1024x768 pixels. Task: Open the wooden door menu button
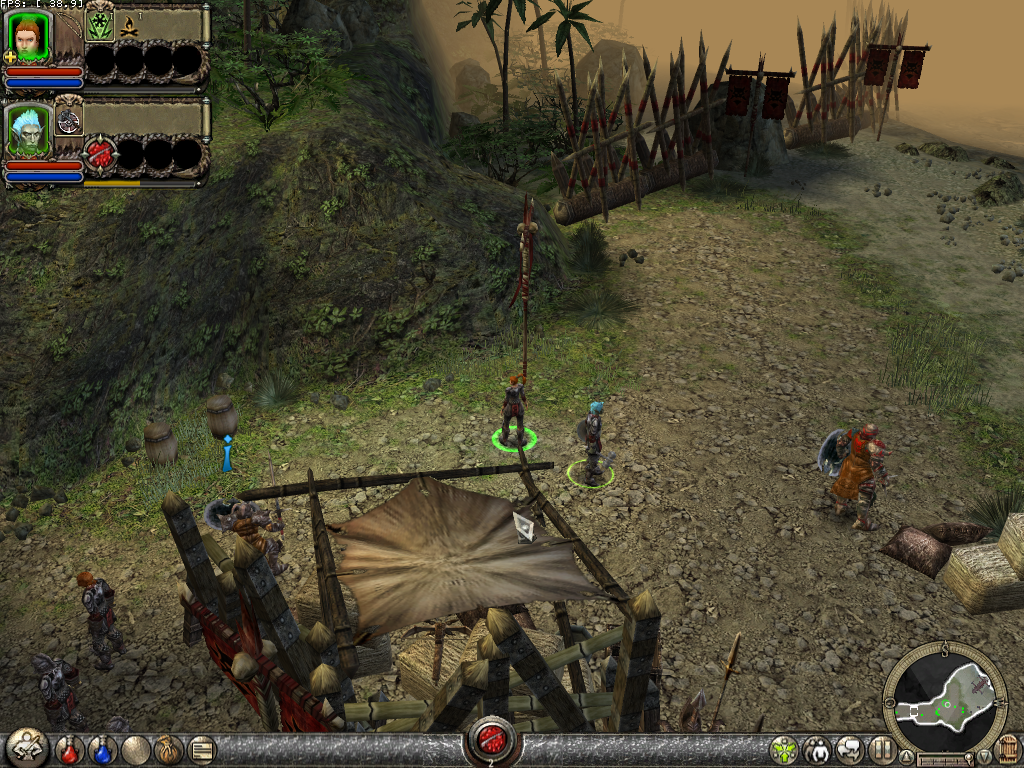pos(1009,748)
